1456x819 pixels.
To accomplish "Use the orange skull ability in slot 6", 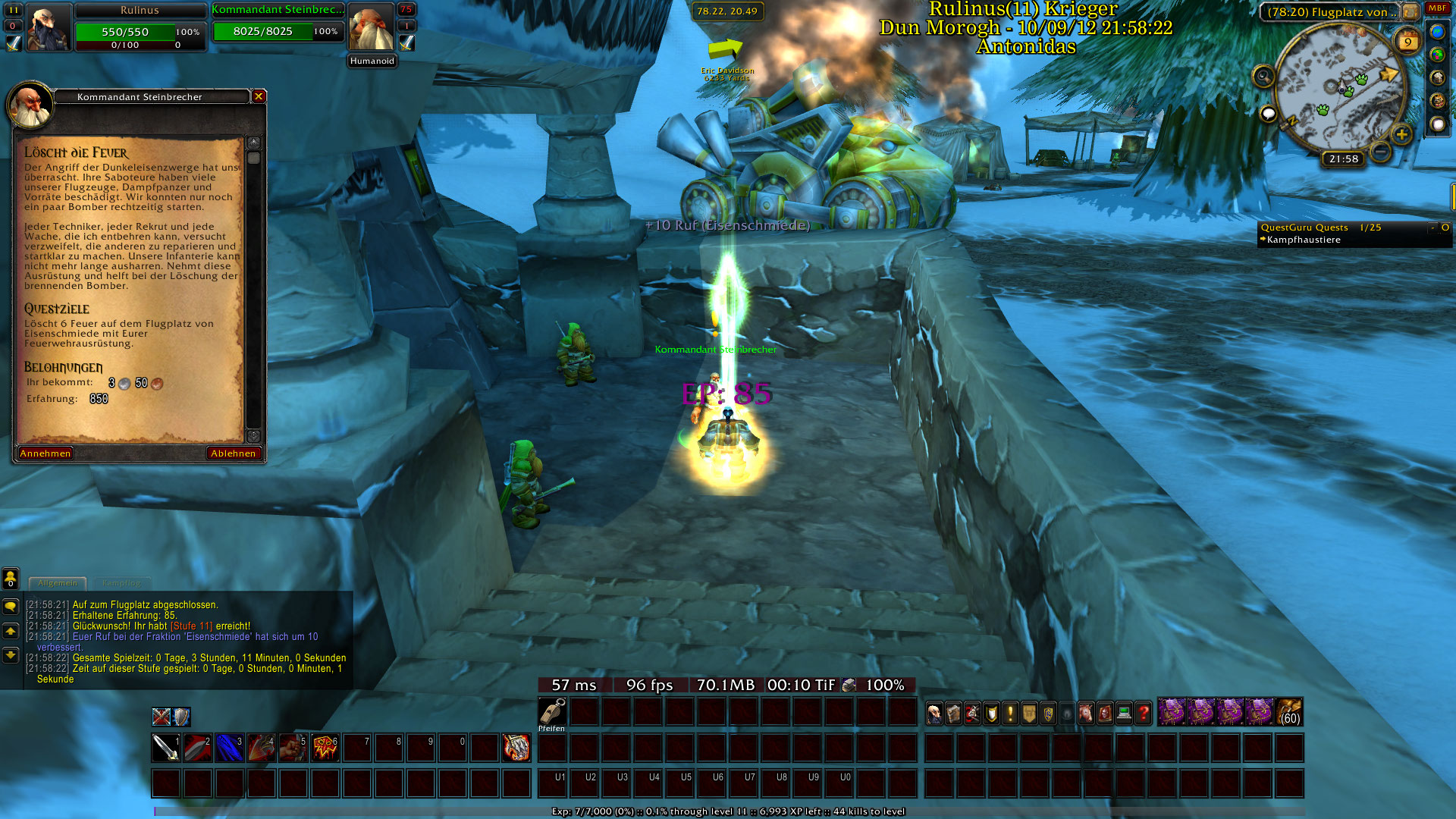I will [x=325, y=748].
